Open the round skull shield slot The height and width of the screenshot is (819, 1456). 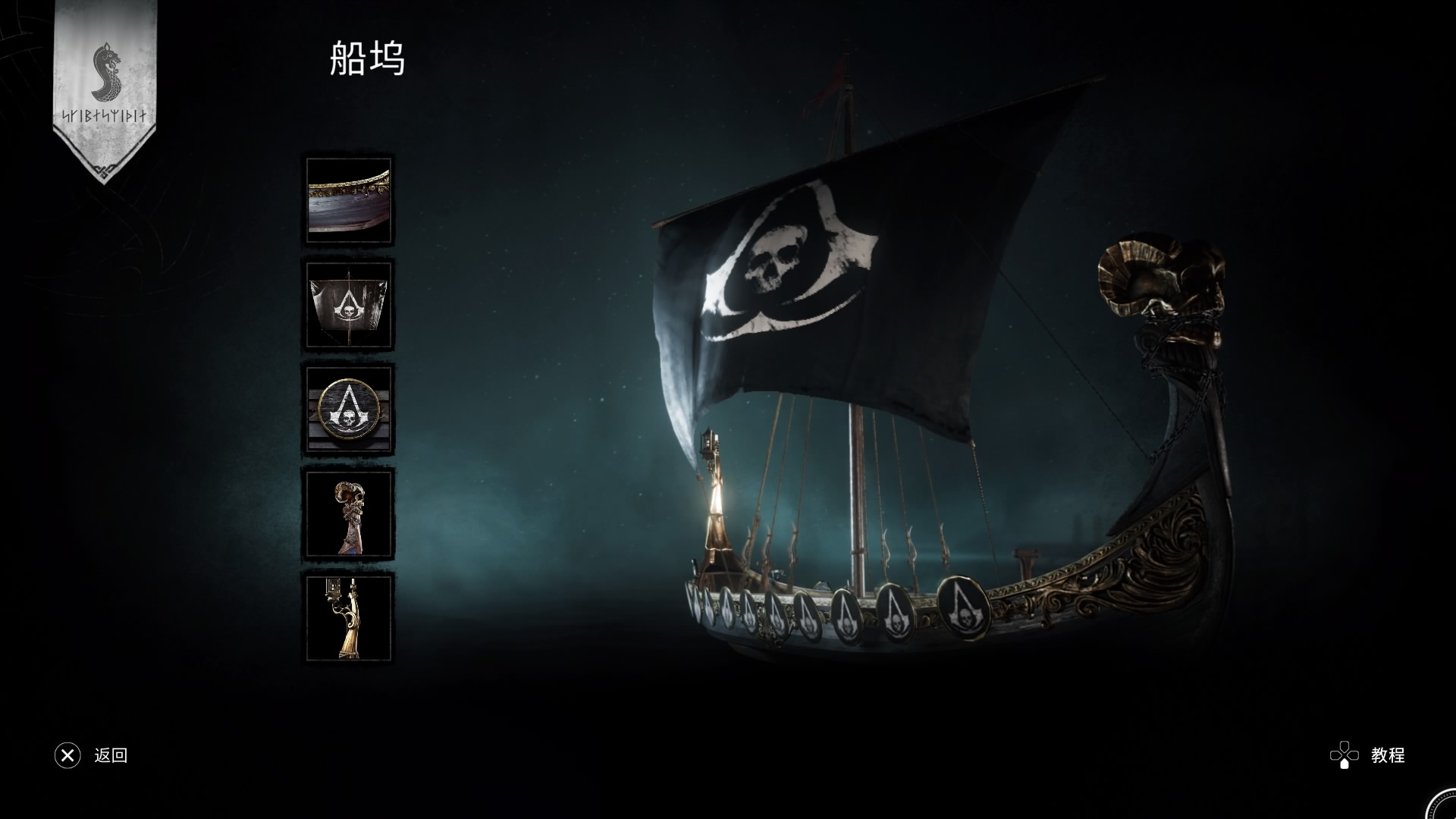[349, 409]
